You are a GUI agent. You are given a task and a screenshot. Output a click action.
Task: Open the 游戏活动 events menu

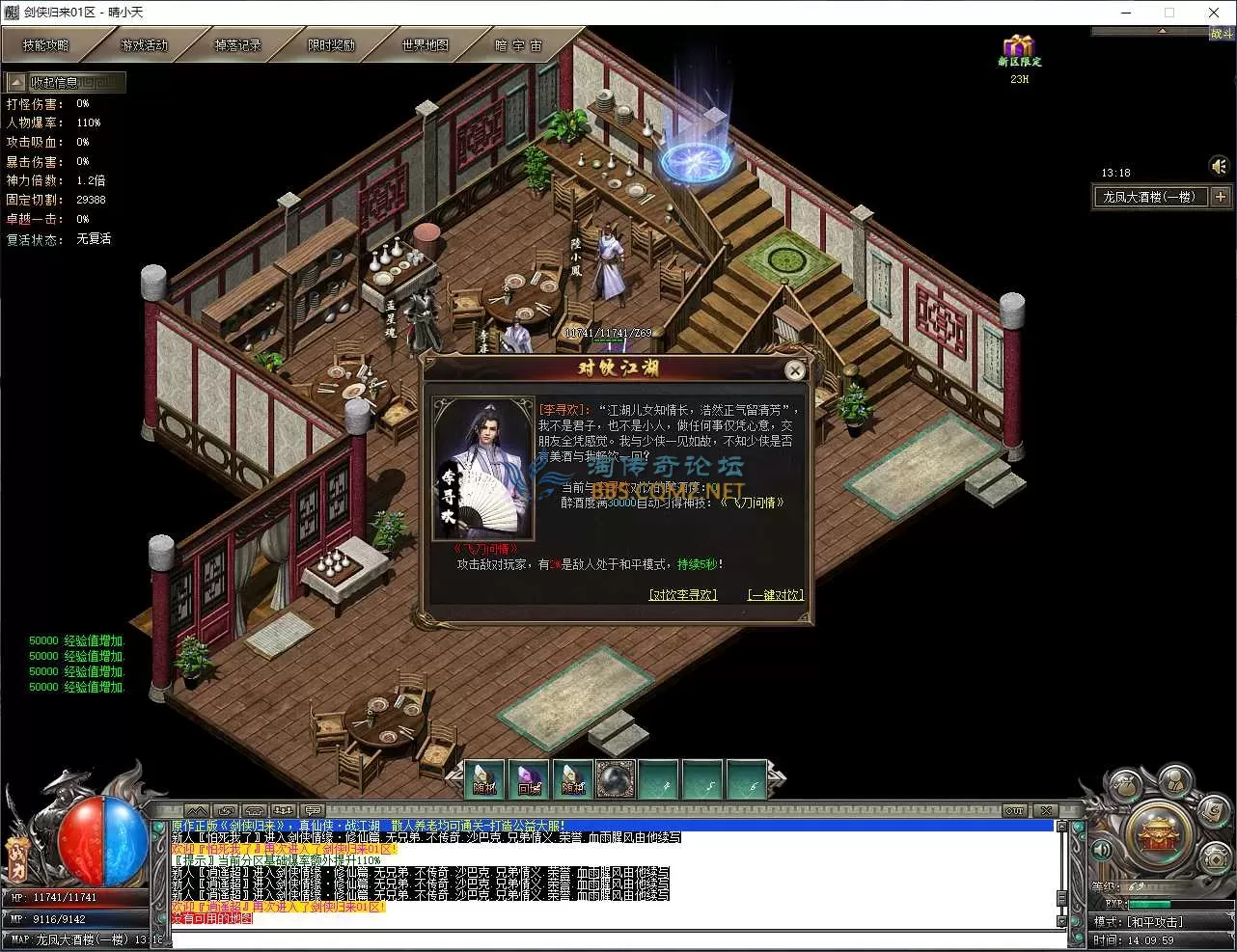[144, 45]
